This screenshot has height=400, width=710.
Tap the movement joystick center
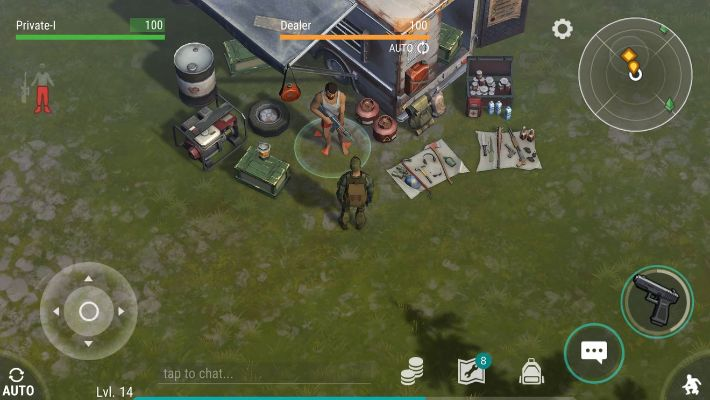click(x=88, y=311)
